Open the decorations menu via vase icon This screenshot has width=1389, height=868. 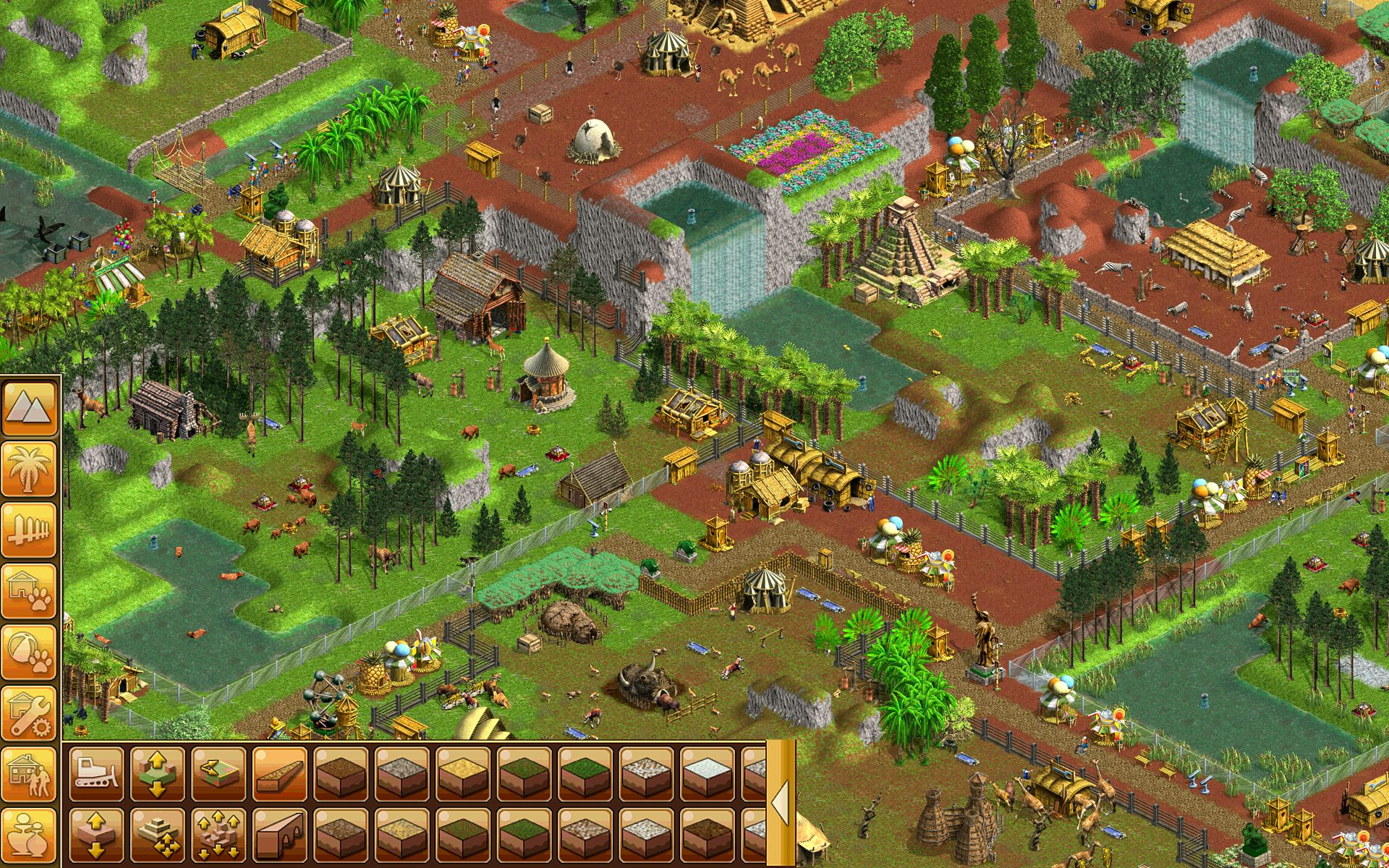pos(30,833)
